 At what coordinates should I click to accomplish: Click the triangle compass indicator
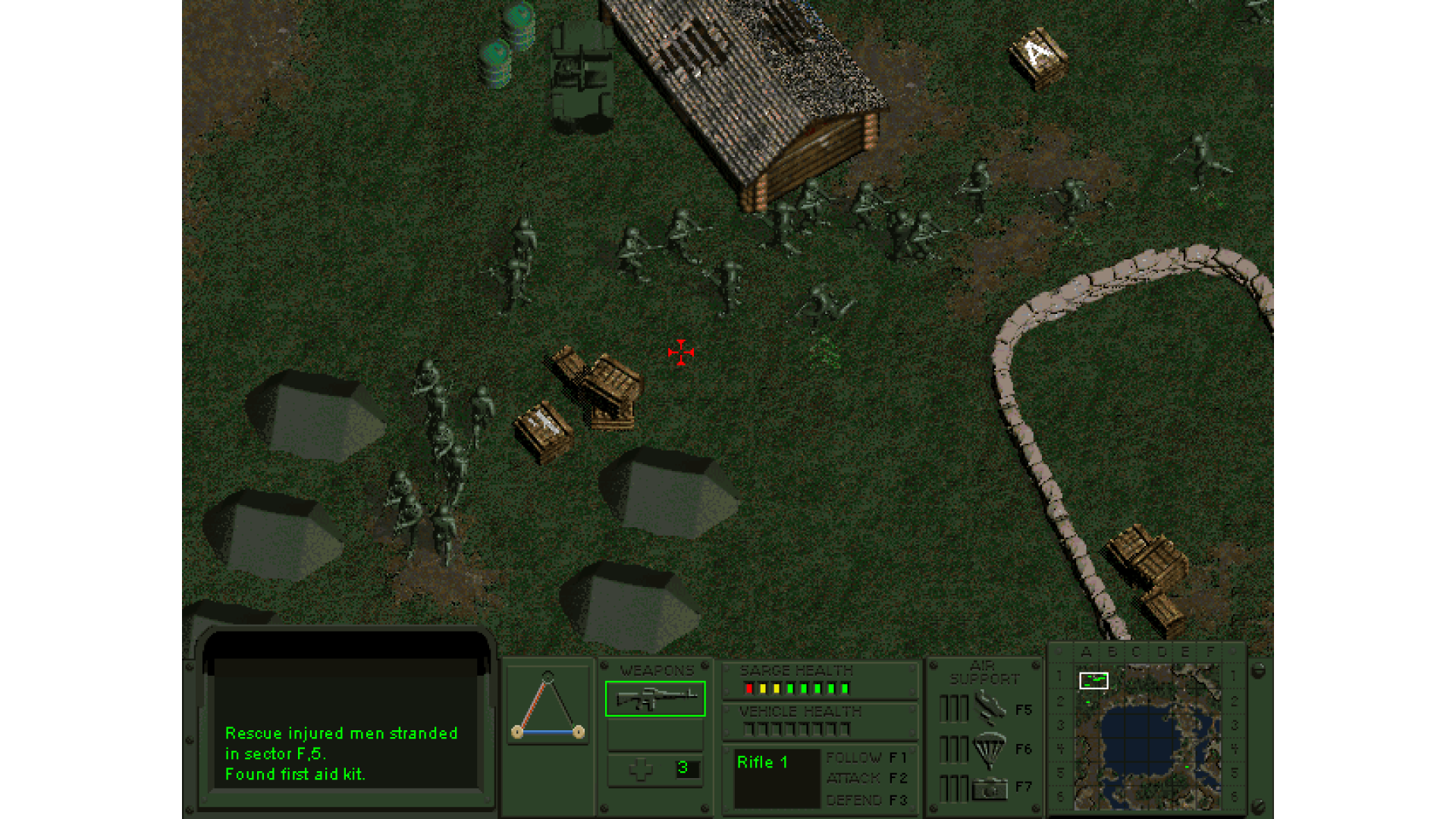[548, 706]
